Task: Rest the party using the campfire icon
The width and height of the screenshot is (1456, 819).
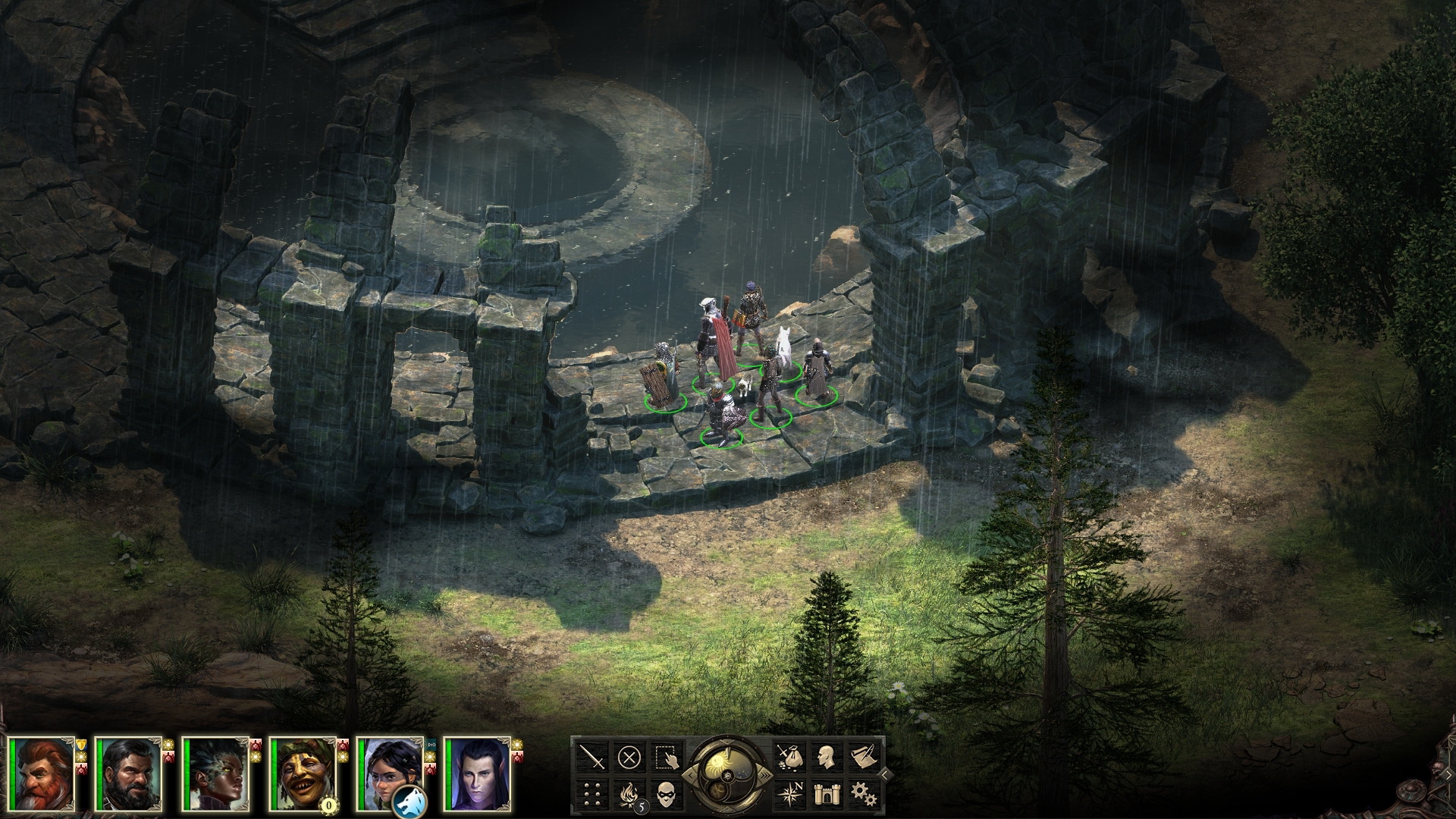Action: point(629,794)
